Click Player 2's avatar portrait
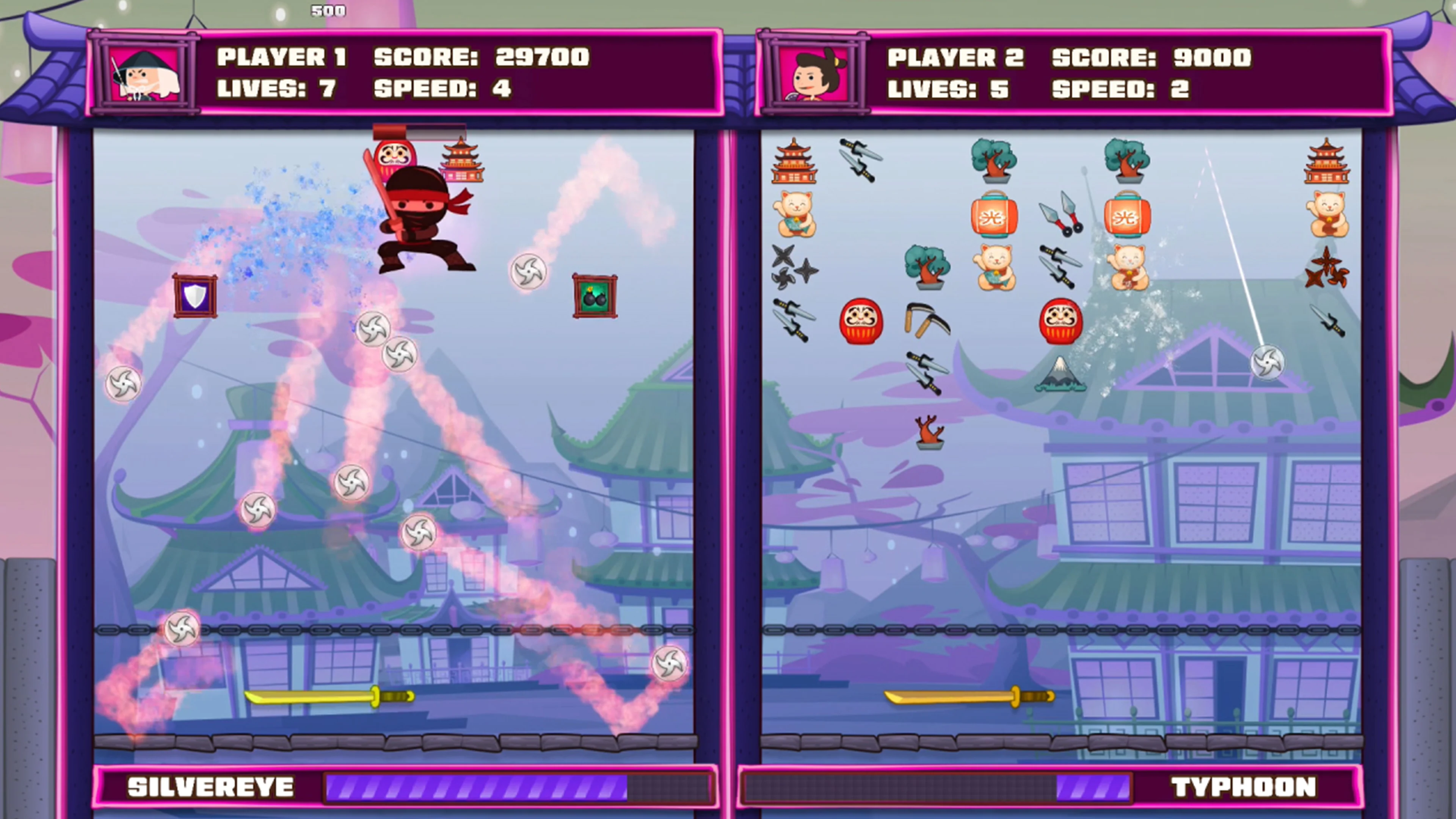Image resolution: width=1456 pixels, height=819 pixels. pyautogui.click(x=814, y=76)
